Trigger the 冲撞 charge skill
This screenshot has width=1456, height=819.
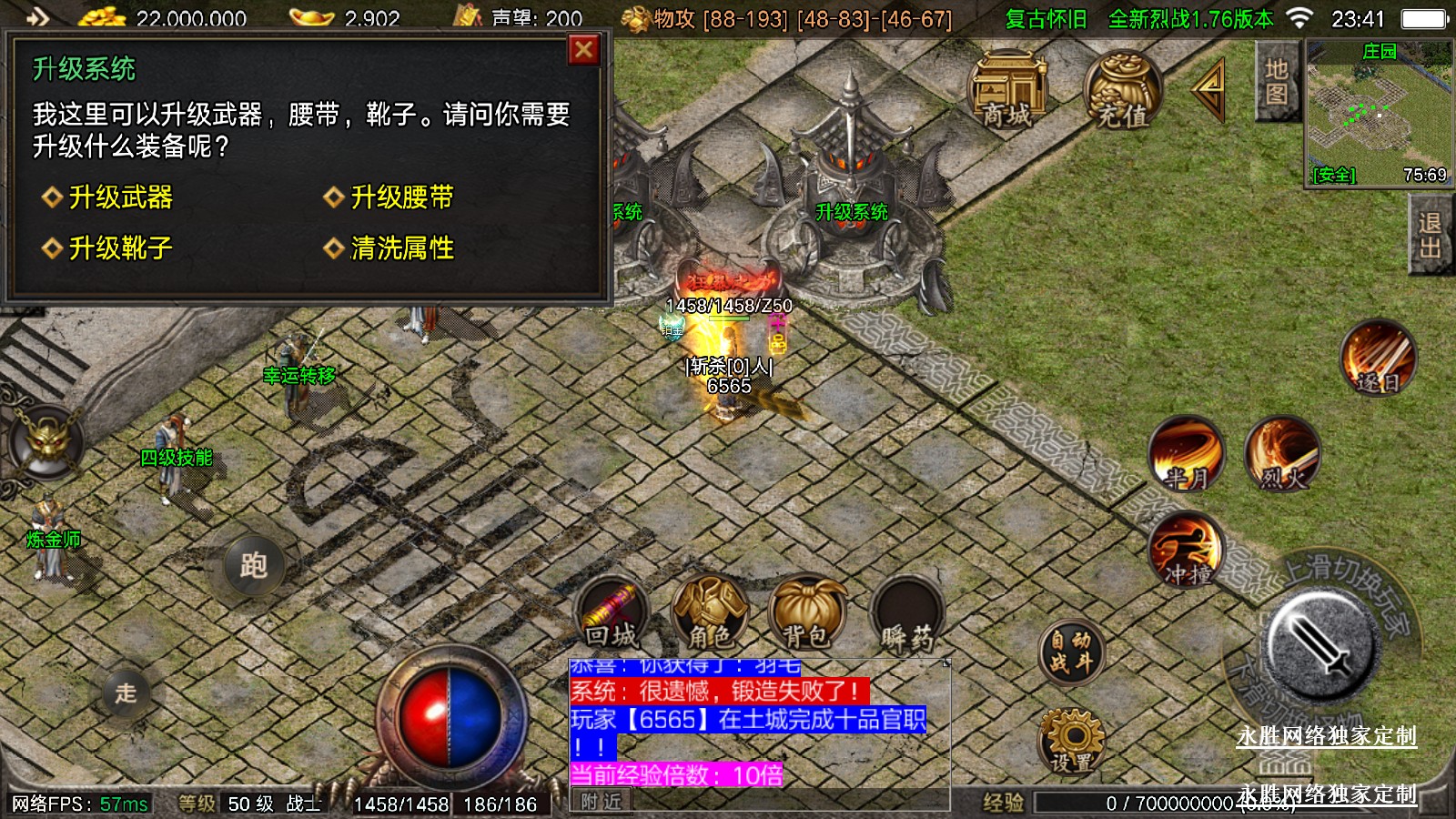click(1186, 551)
